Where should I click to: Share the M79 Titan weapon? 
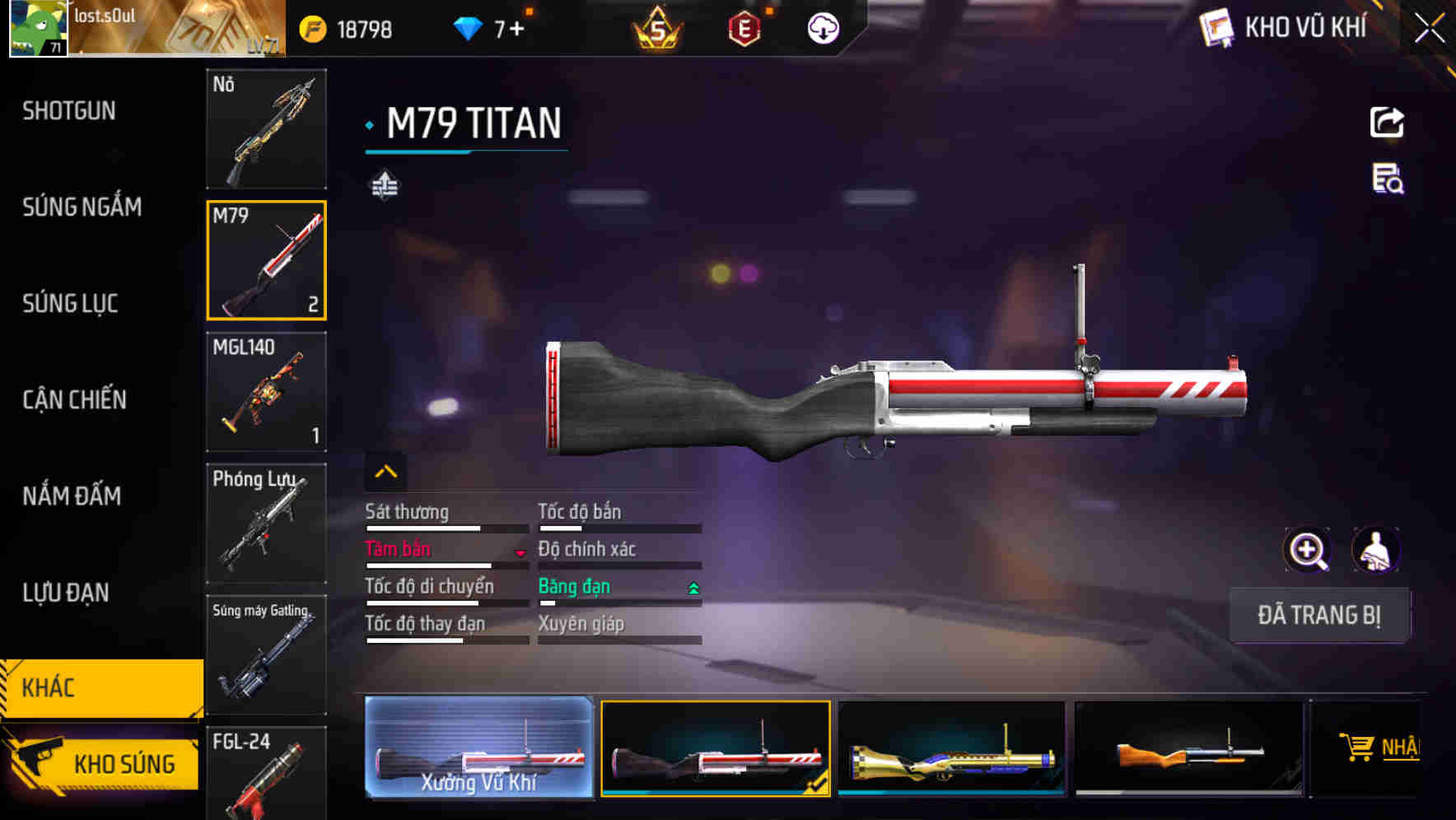point(1386,121)
